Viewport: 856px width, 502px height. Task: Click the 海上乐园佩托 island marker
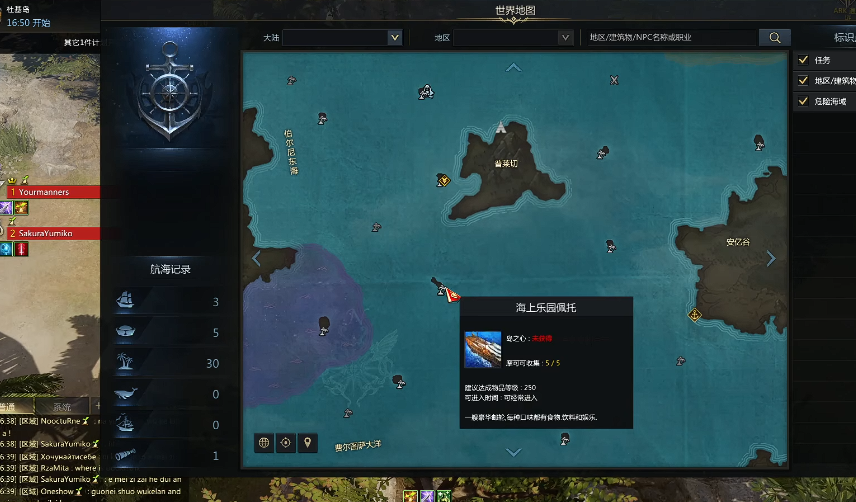click(444, 290)
